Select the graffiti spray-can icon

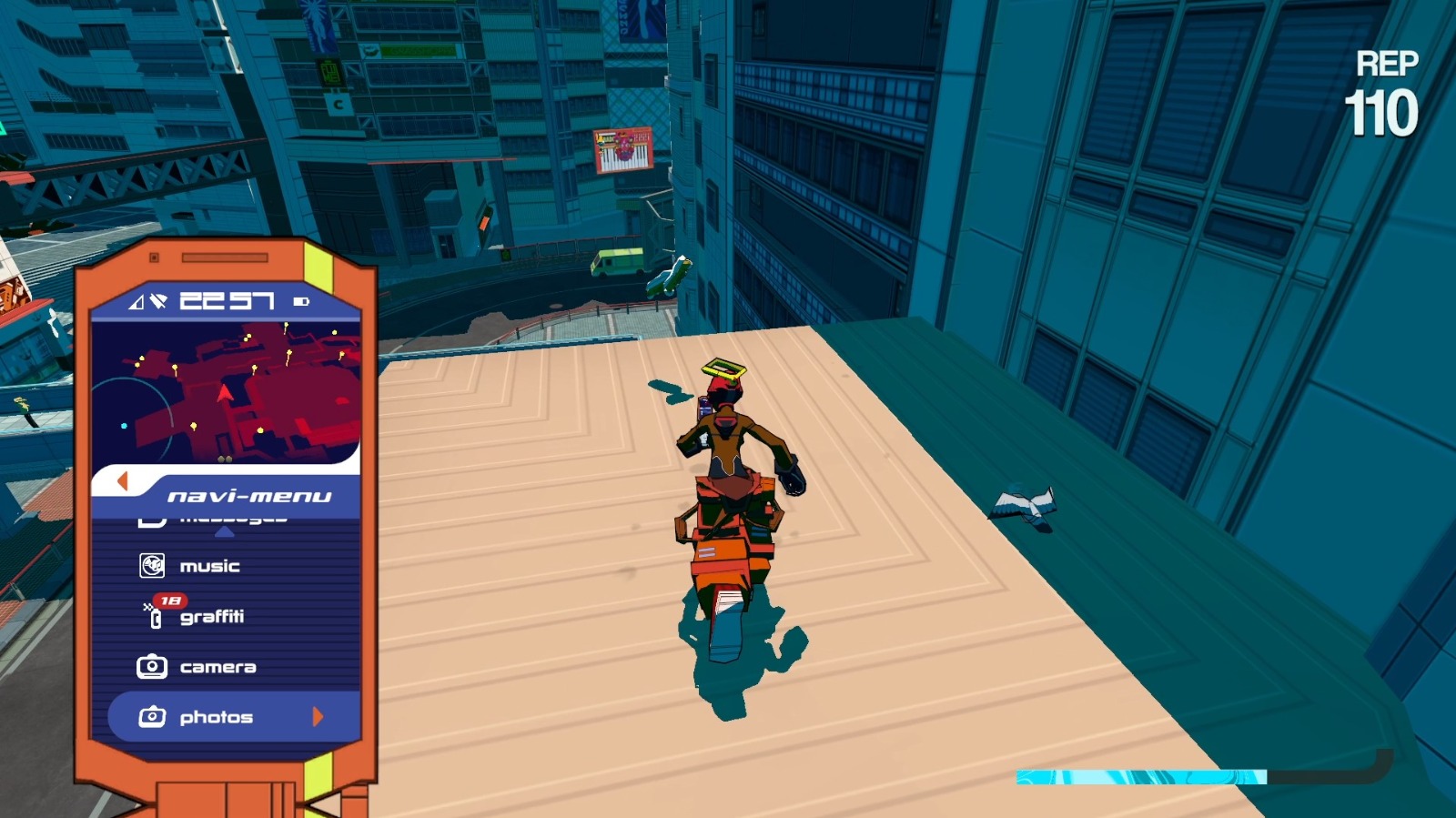(153, 617)
